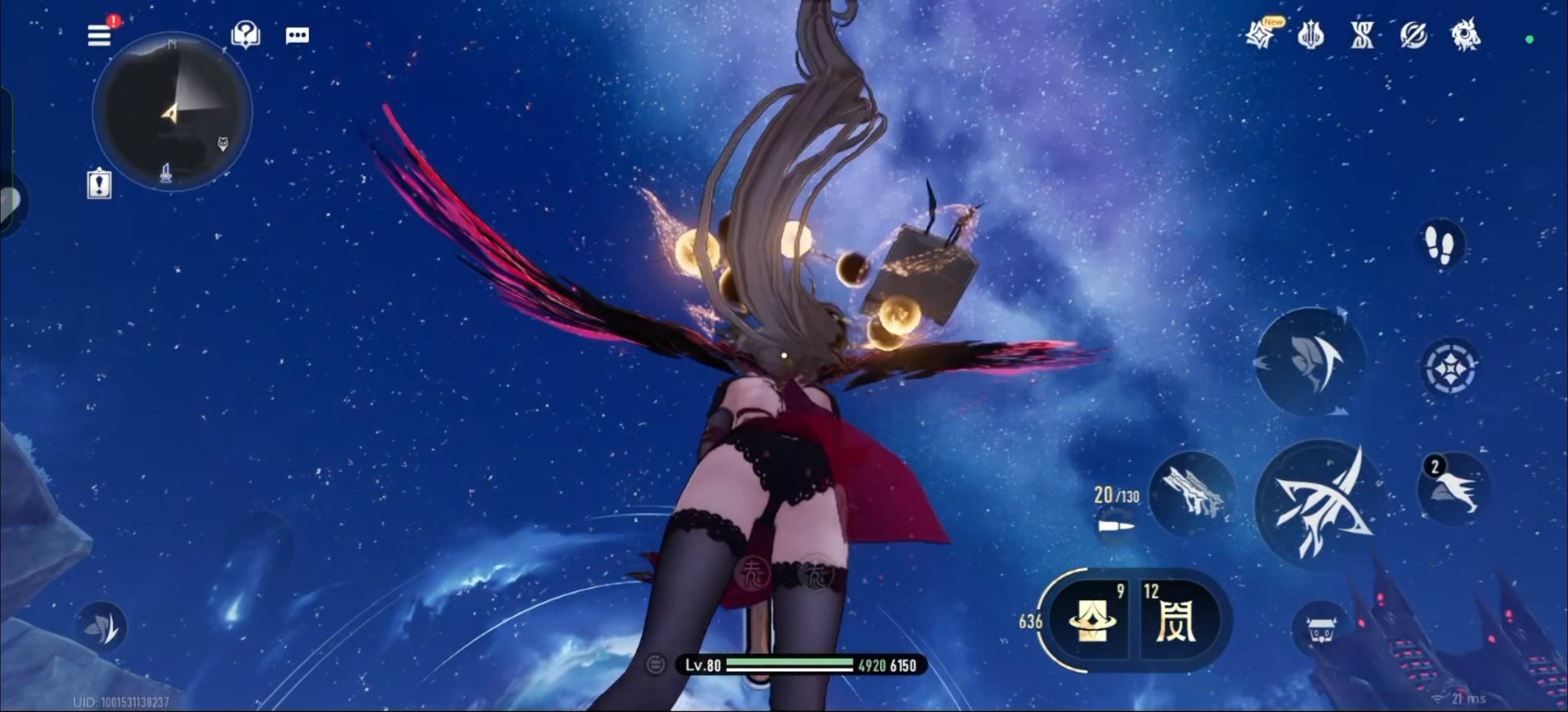Open the circular minimap

(x=172, y=111)
